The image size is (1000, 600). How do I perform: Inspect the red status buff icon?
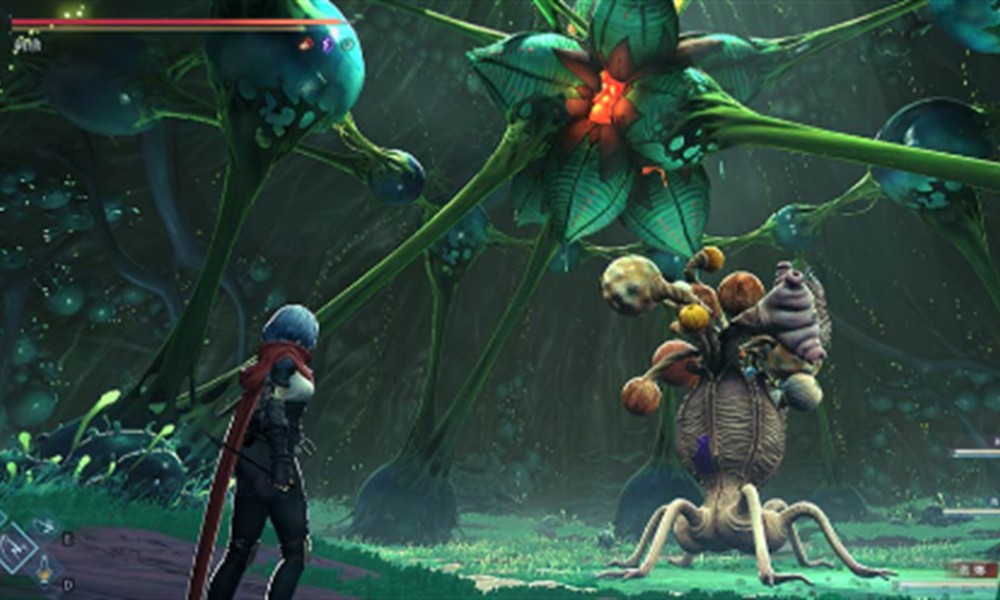pos(305,44)
